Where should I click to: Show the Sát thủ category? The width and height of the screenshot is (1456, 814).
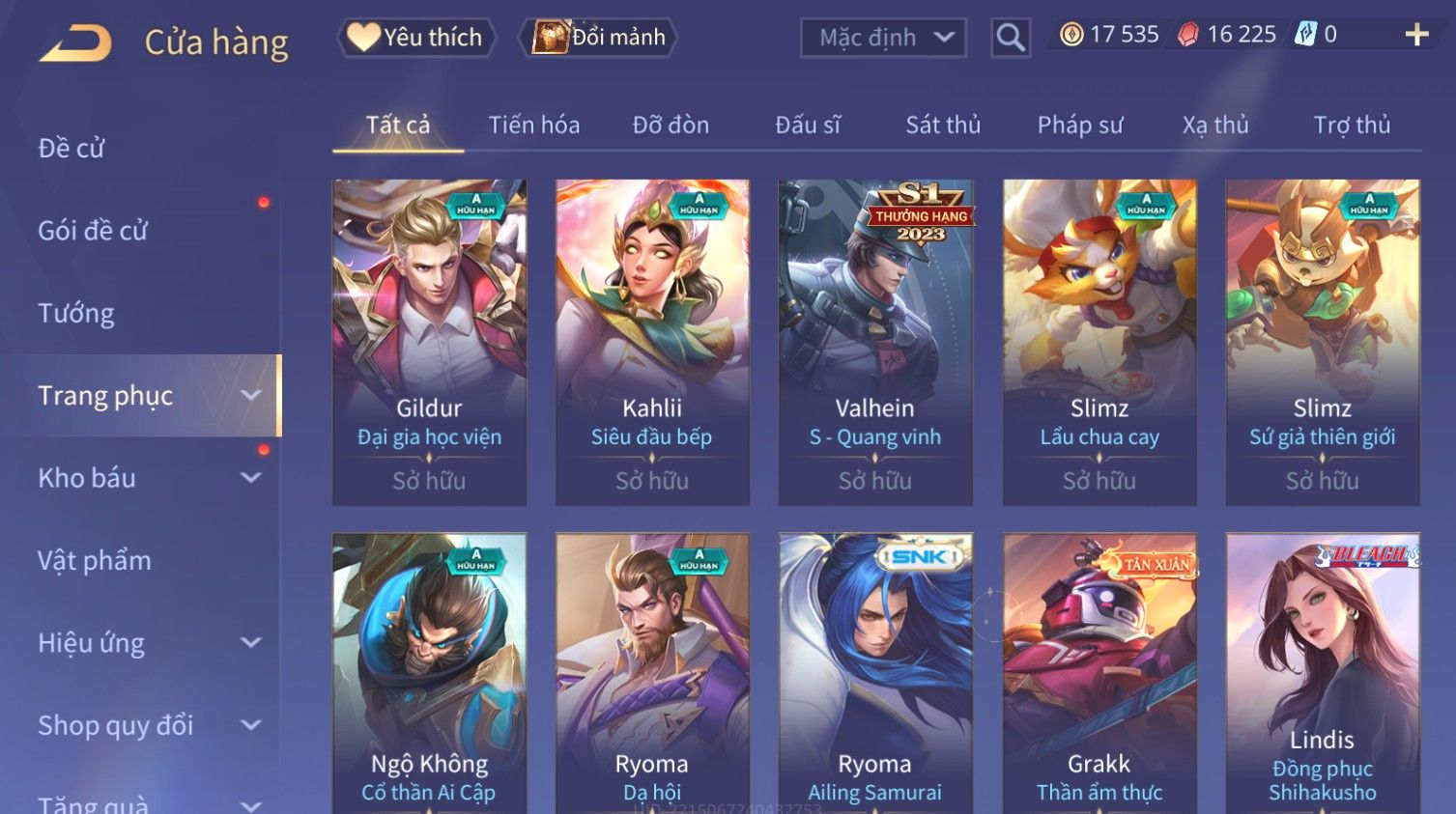coord(942,125)
